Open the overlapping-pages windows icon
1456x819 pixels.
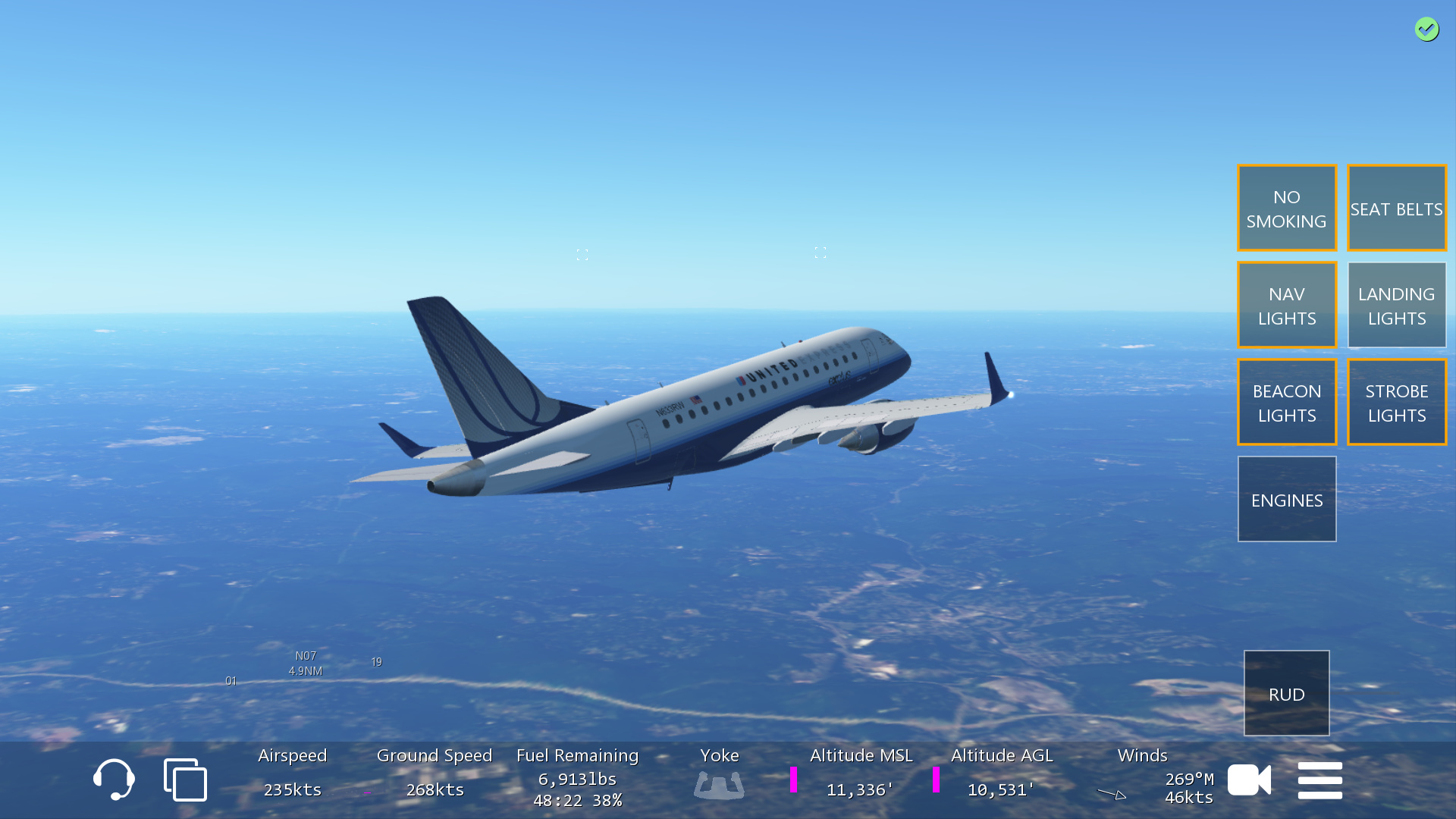click(x=185, y=780)
